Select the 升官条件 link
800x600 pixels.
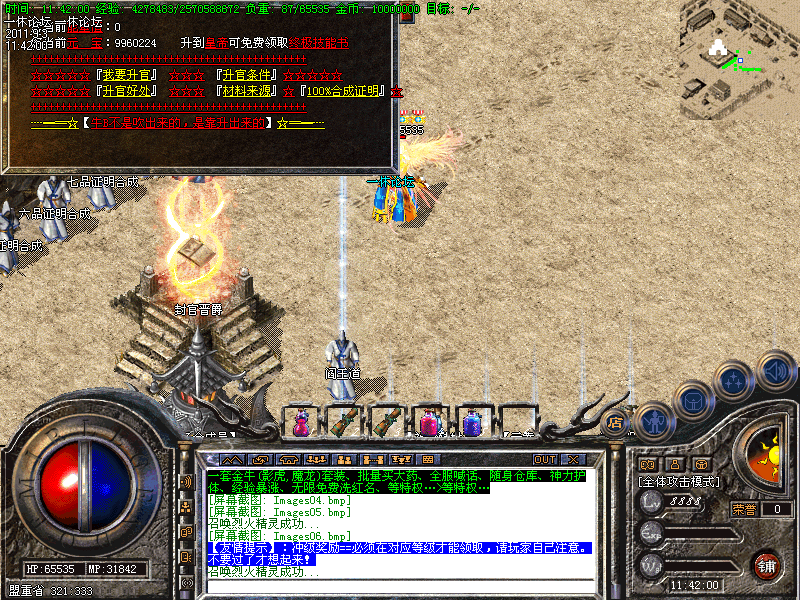click(247, 75)
